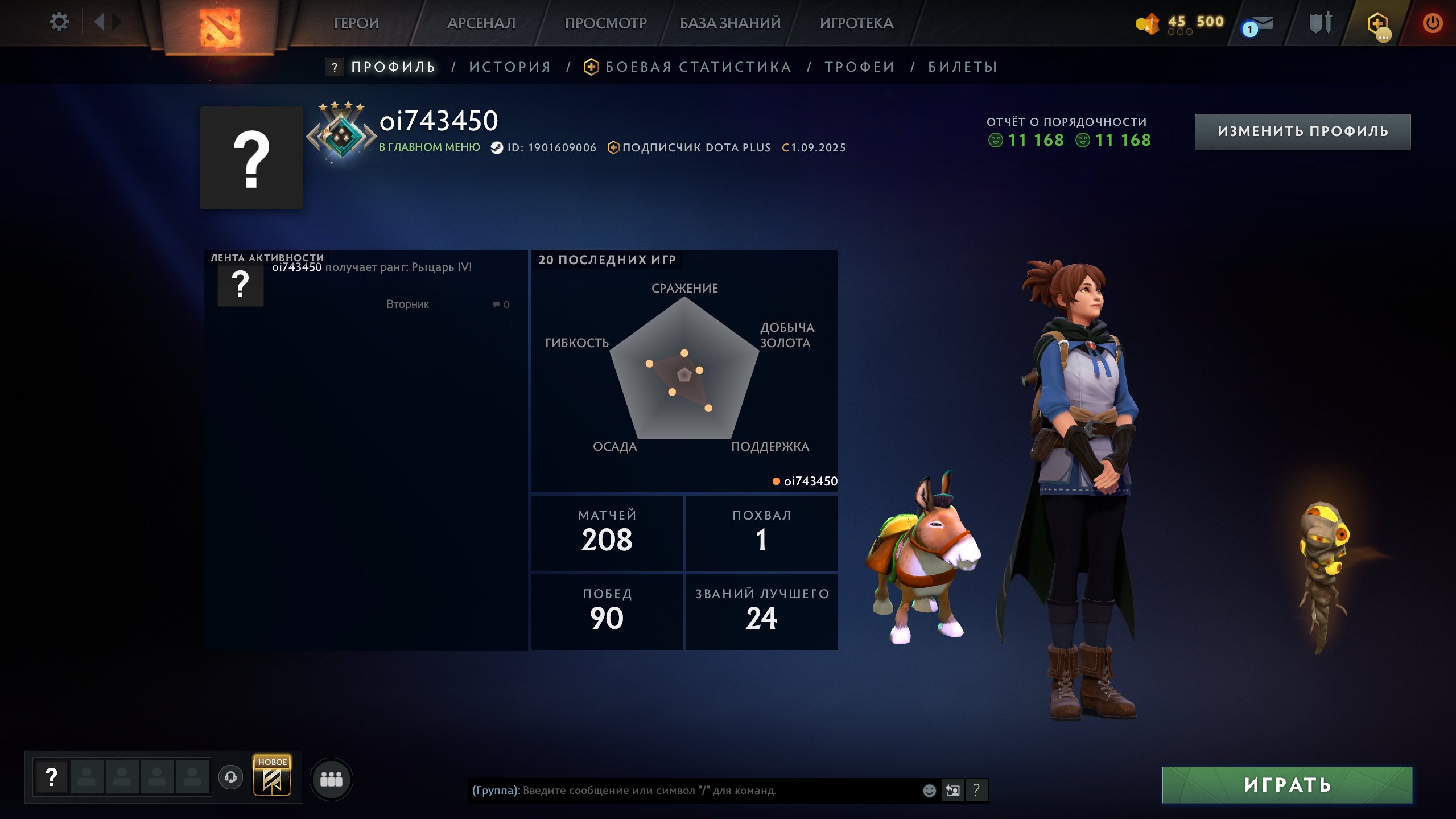Image resolution: width=1456 pixels, height=819 pixels.
Task: Open the friends list button
Action: (x=331, y=779)
